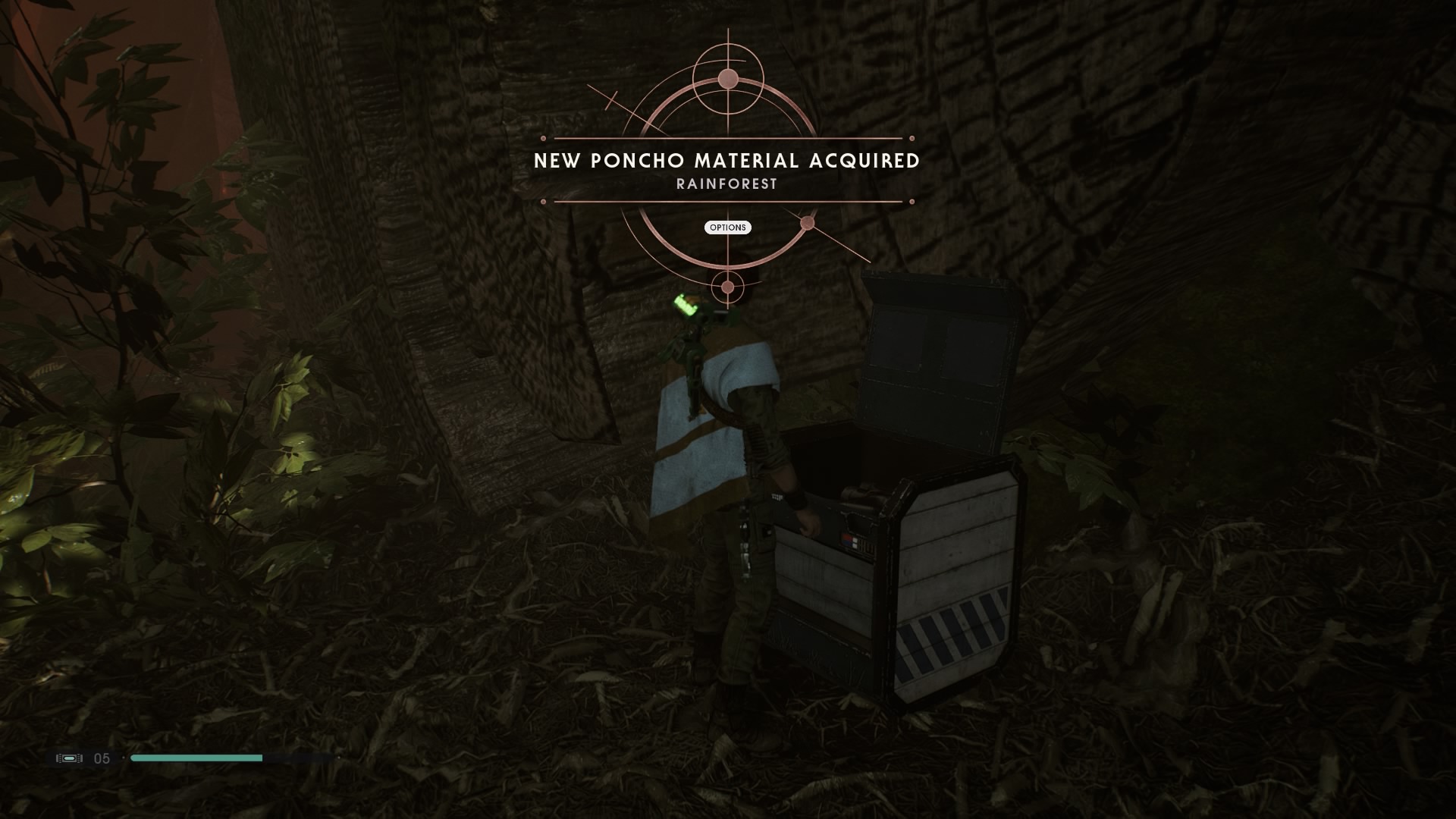Select the RAINFOREST poncho material name
Viewport: 1456px width, 819px height.
point(726,183)
